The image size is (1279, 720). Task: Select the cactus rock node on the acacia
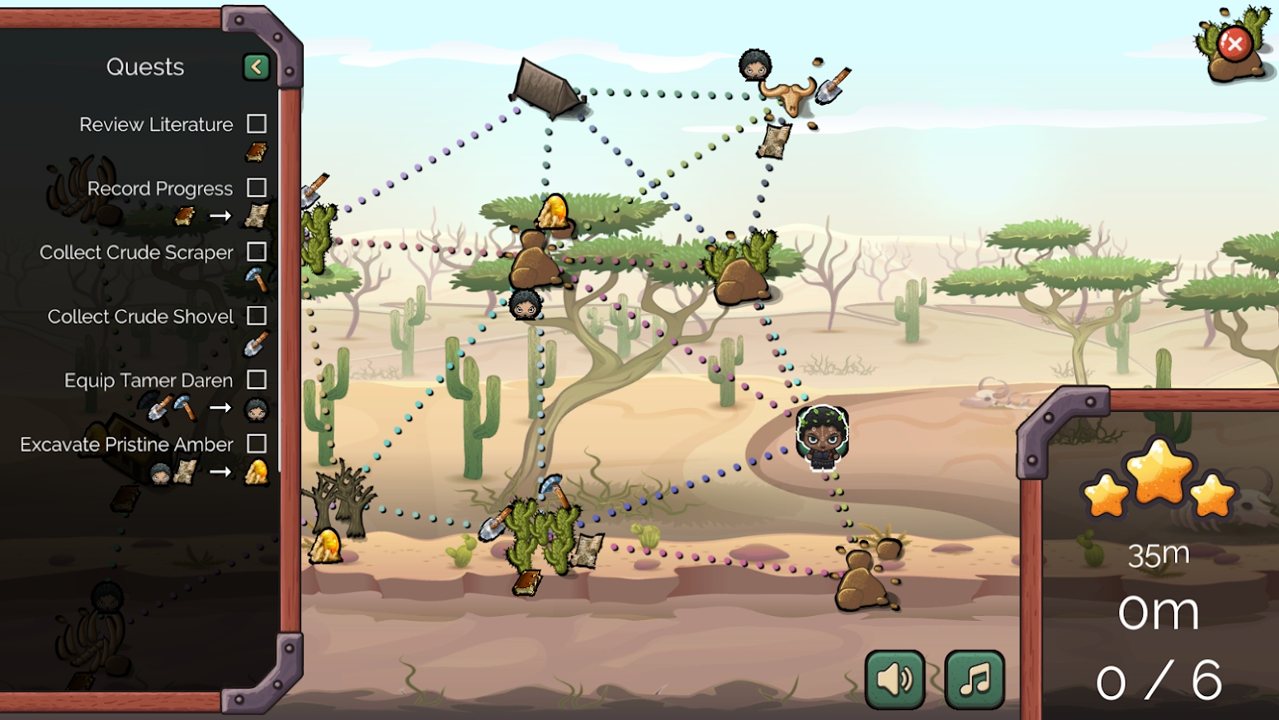coord(740,270)
